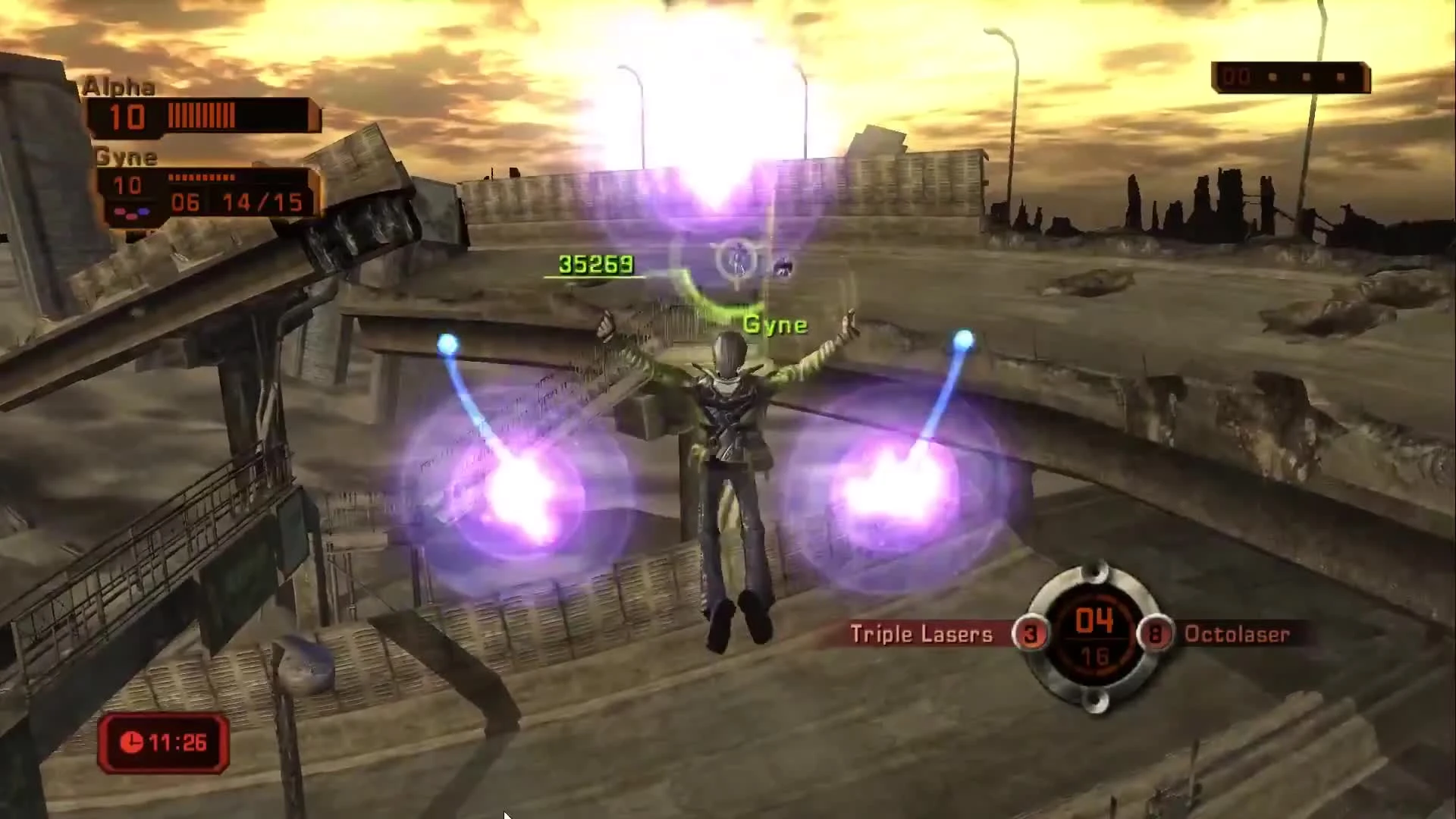Select the Octolaser weapon icon

(1238, 634)
